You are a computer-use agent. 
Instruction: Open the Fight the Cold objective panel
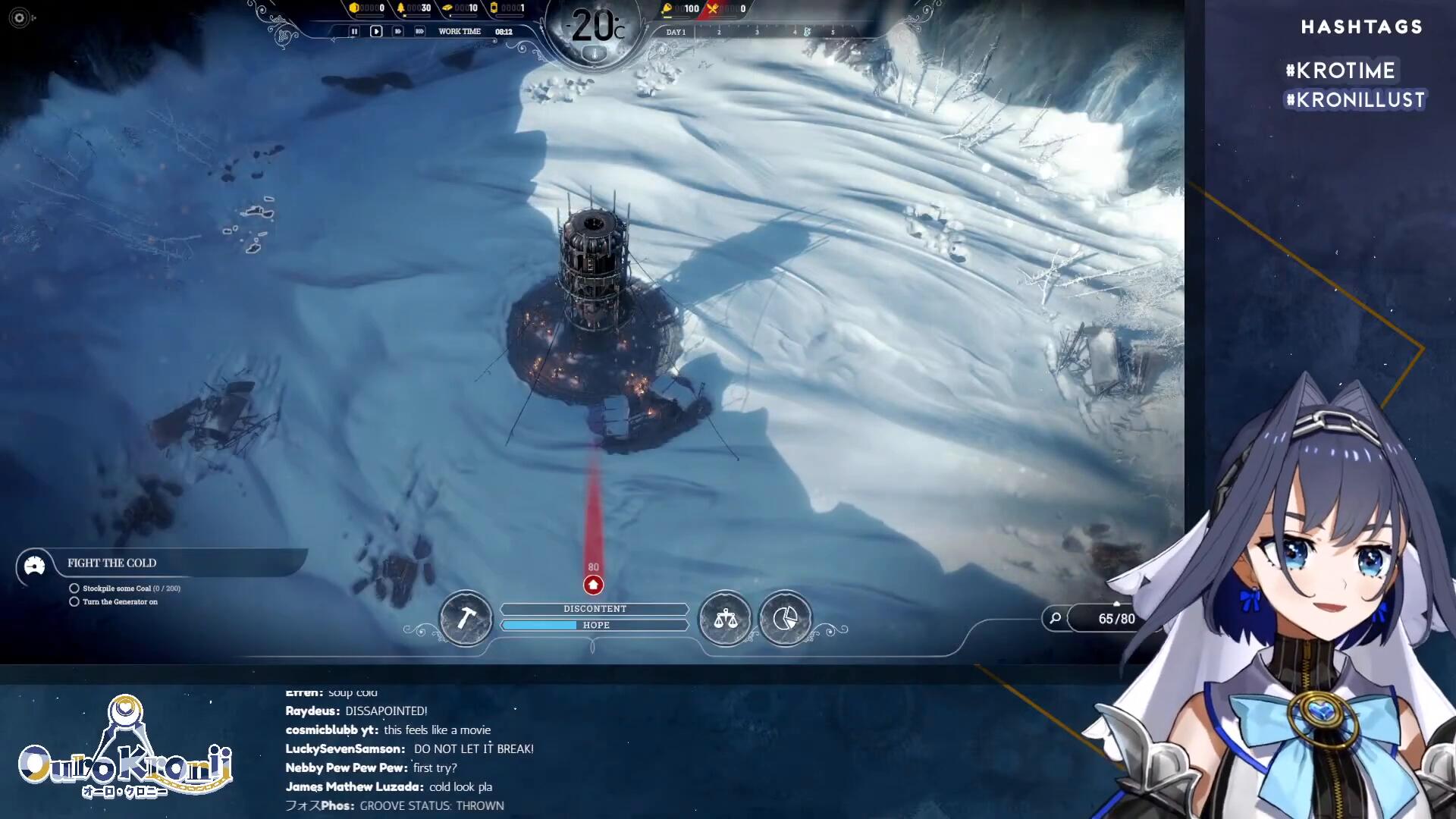tap(111, 563)
